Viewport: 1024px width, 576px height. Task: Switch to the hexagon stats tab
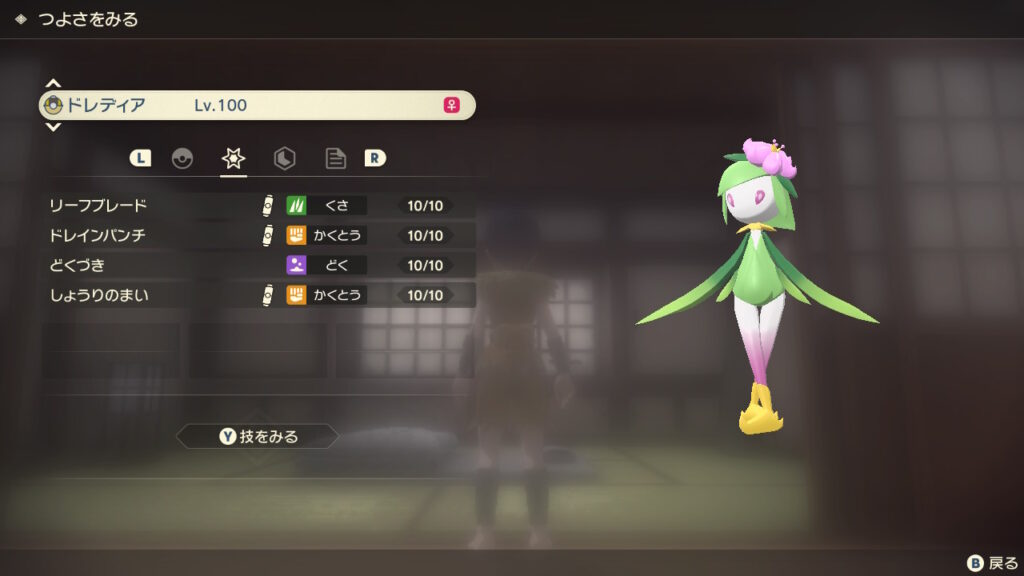284,158
